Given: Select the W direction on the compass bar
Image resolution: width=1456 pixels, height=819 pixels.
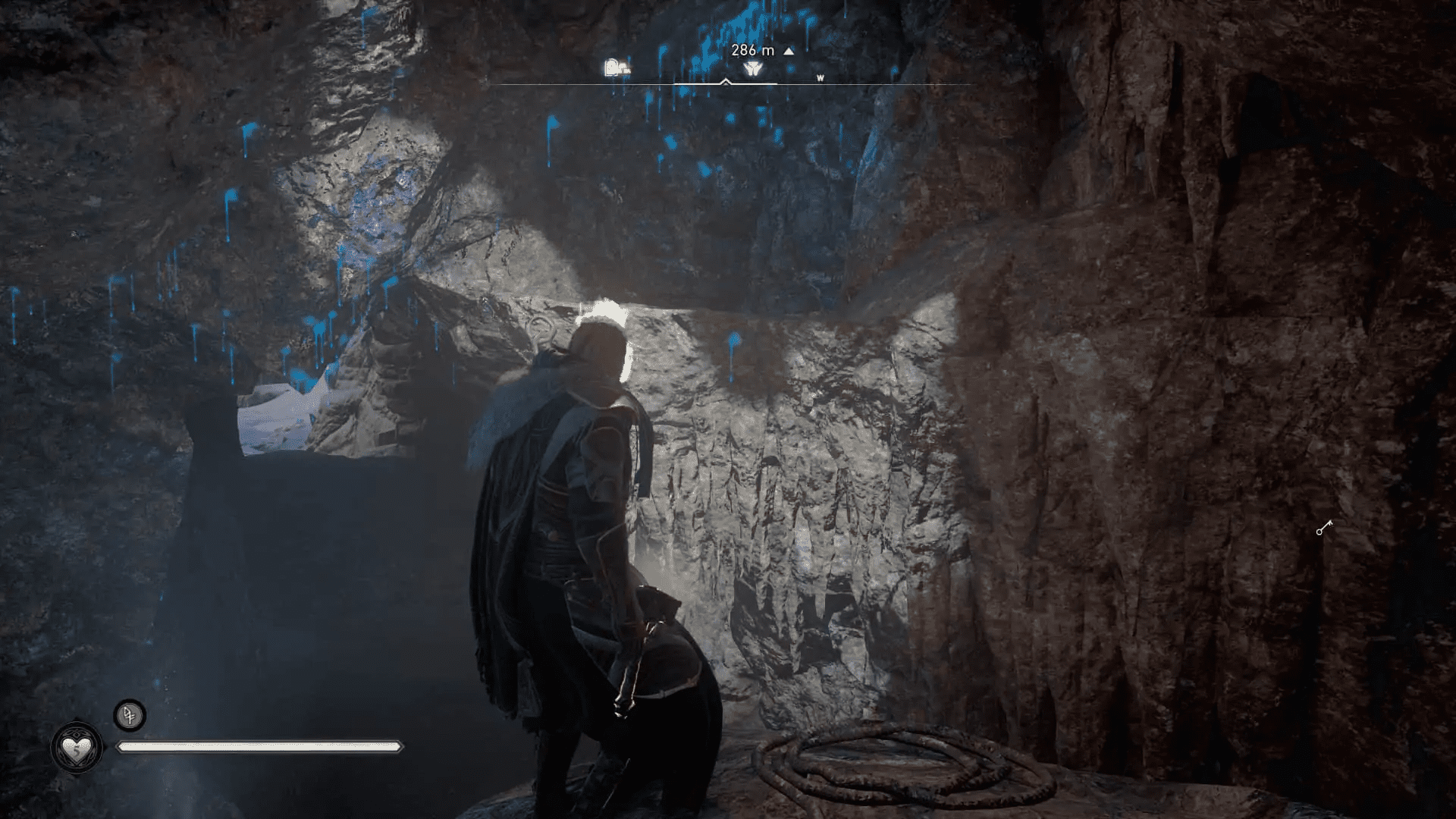Looking at the screenshot, I should [x=821, y=78].
